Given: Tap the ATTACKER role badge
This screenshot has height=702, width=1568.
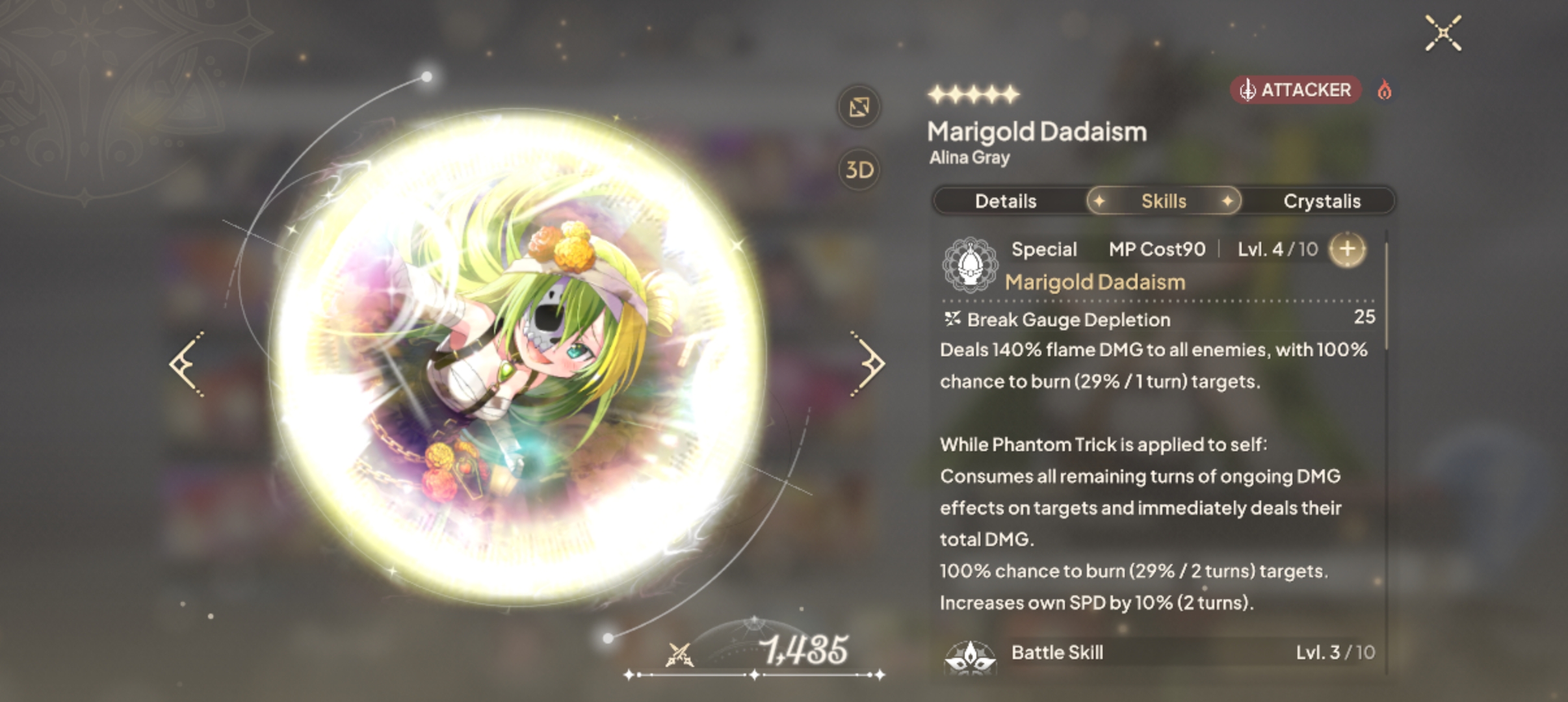Looking at the screenshot, I should [x=1295, y=90].
